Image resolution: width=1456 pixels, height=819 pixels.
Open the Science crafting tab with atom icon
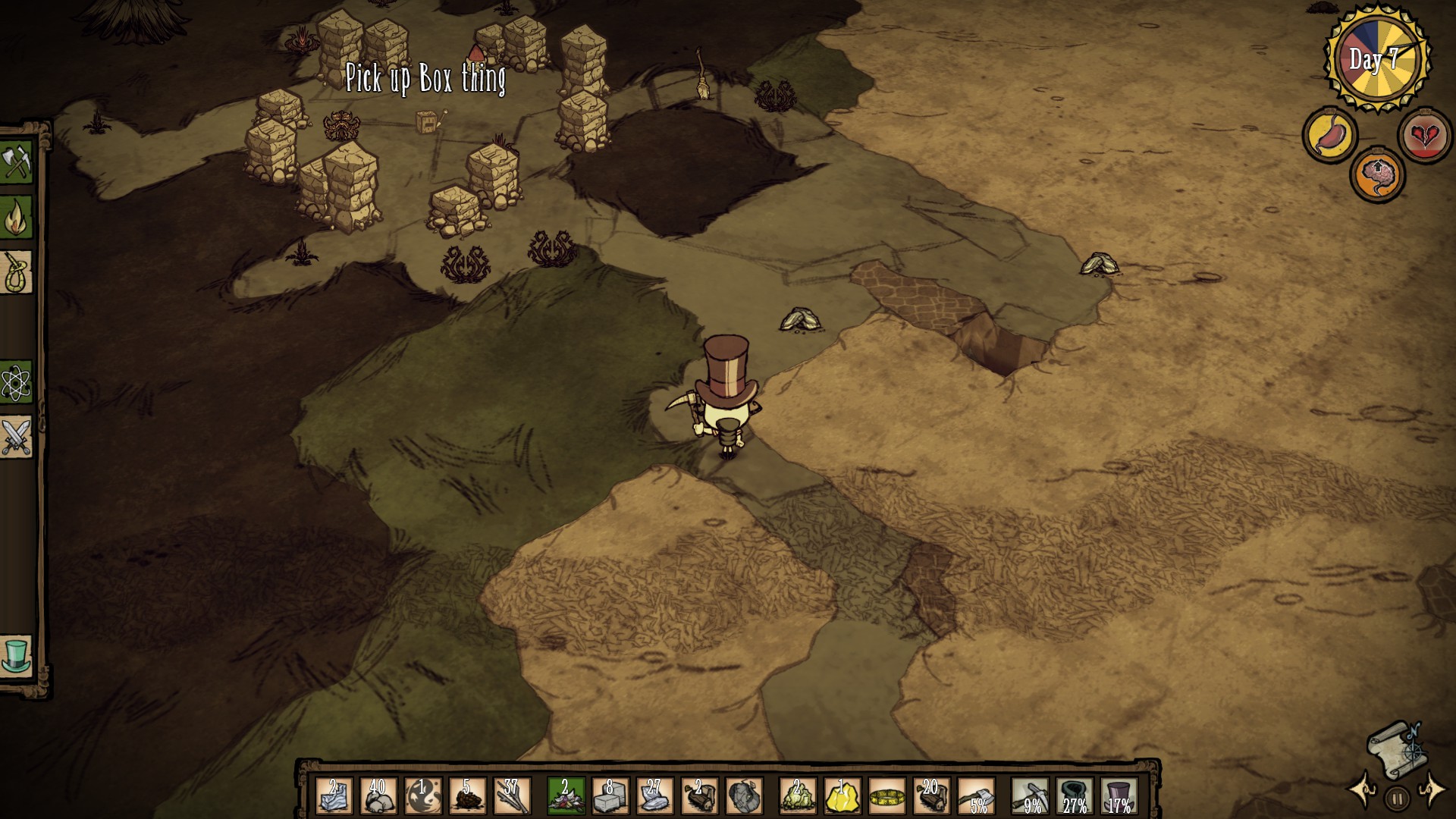click(x=16, y=383)
